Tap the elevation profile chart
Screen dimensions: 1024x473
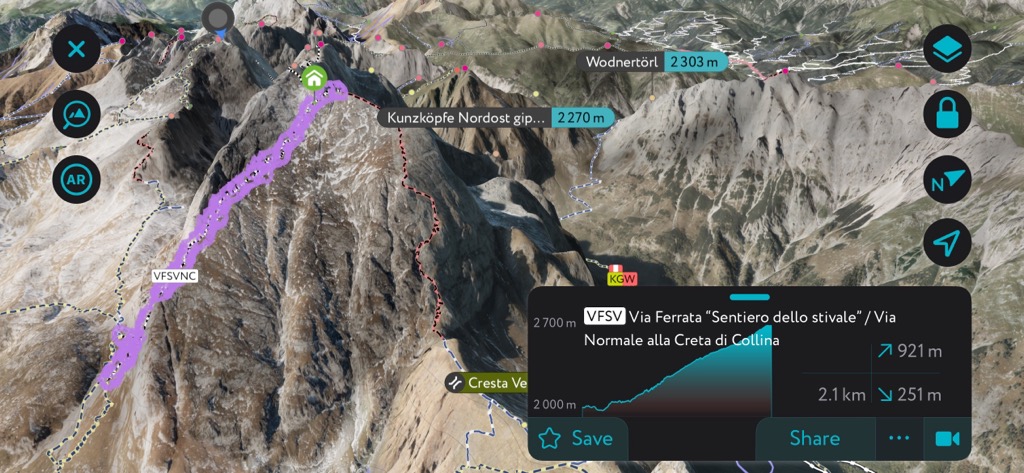[x=680, y=372]
